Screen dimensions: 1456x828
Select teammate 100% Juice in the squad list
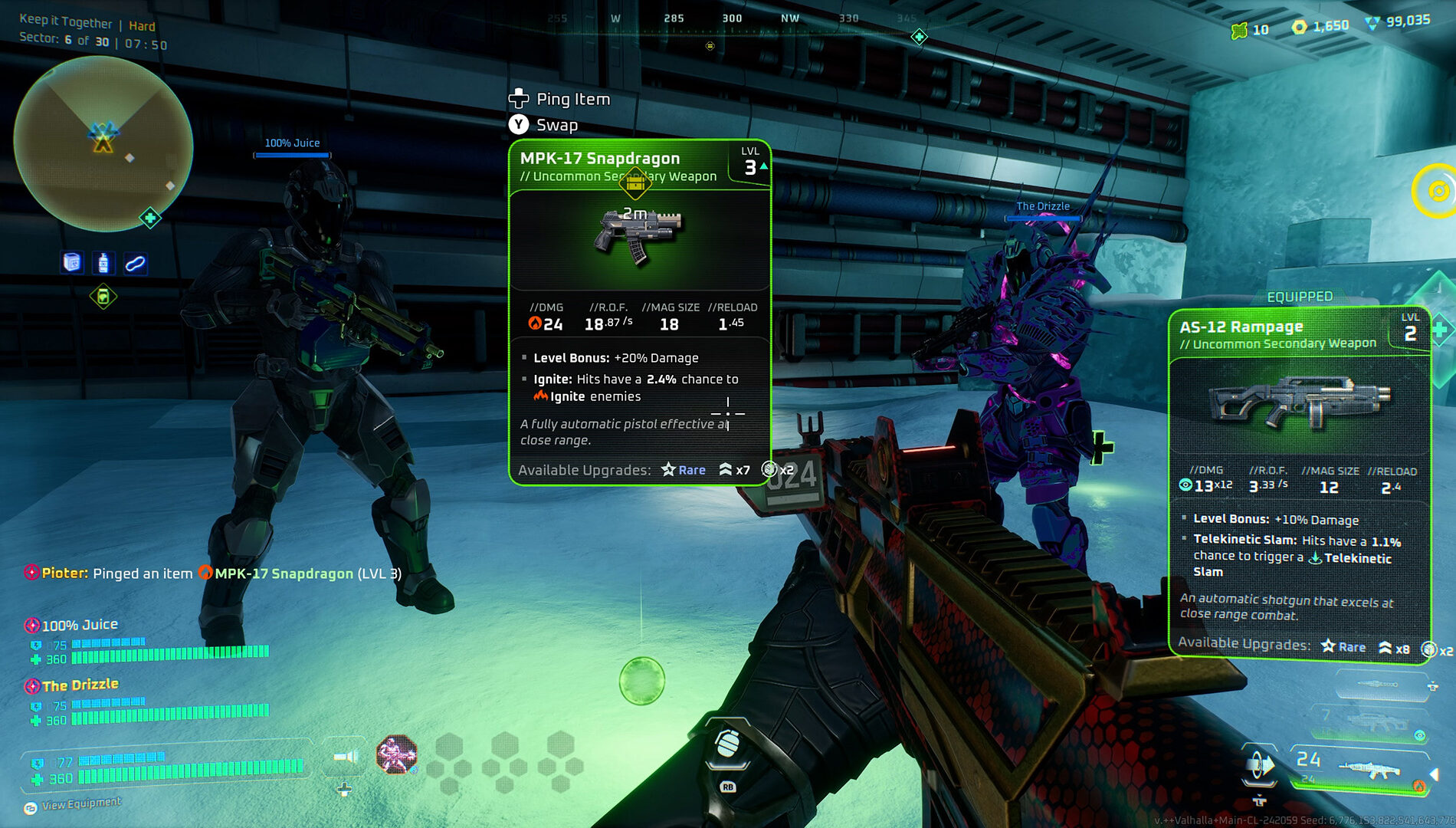(80, 625)
